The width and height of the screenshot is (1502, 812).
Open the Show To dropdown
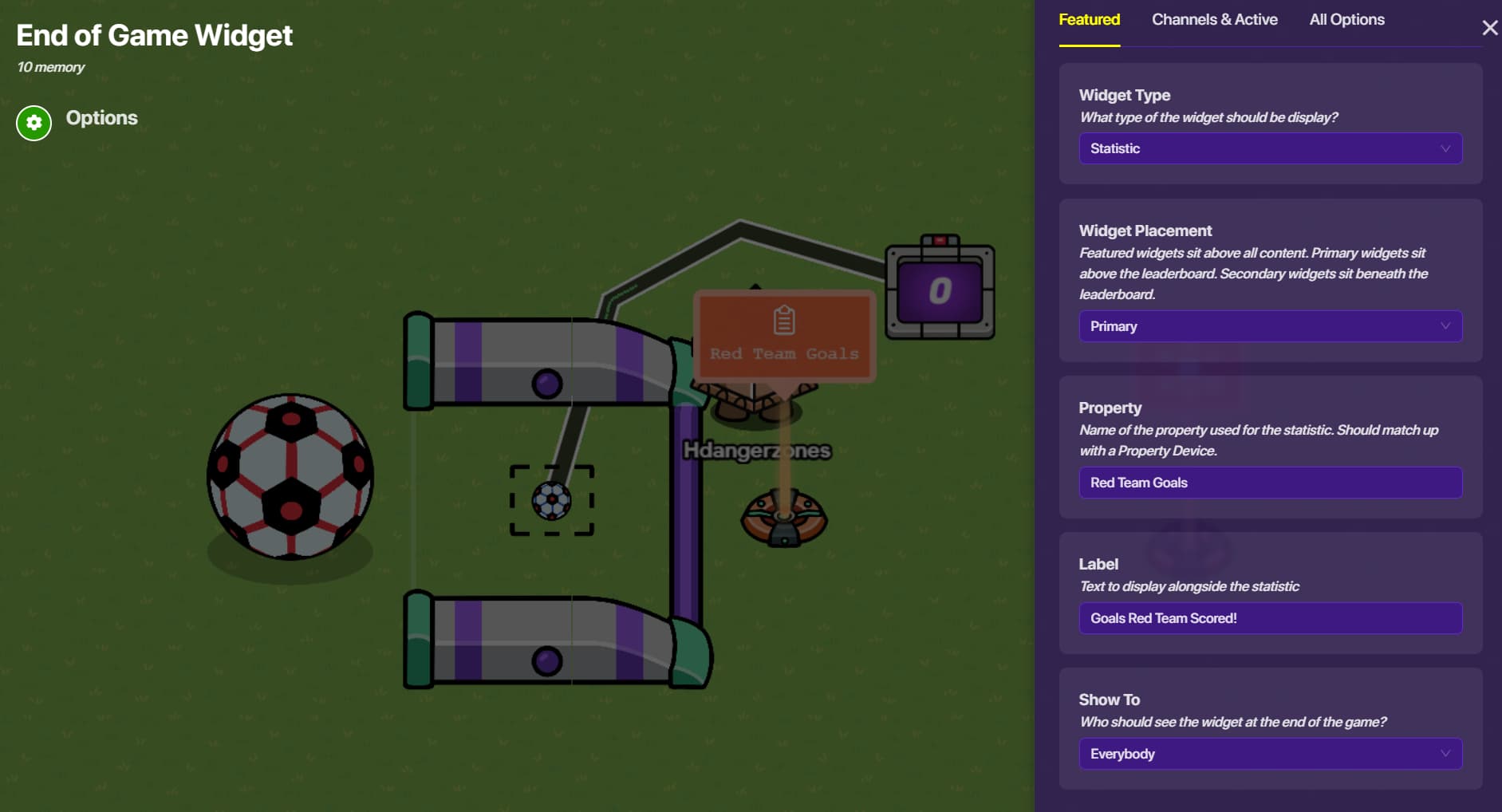[x=1270, y=754]
